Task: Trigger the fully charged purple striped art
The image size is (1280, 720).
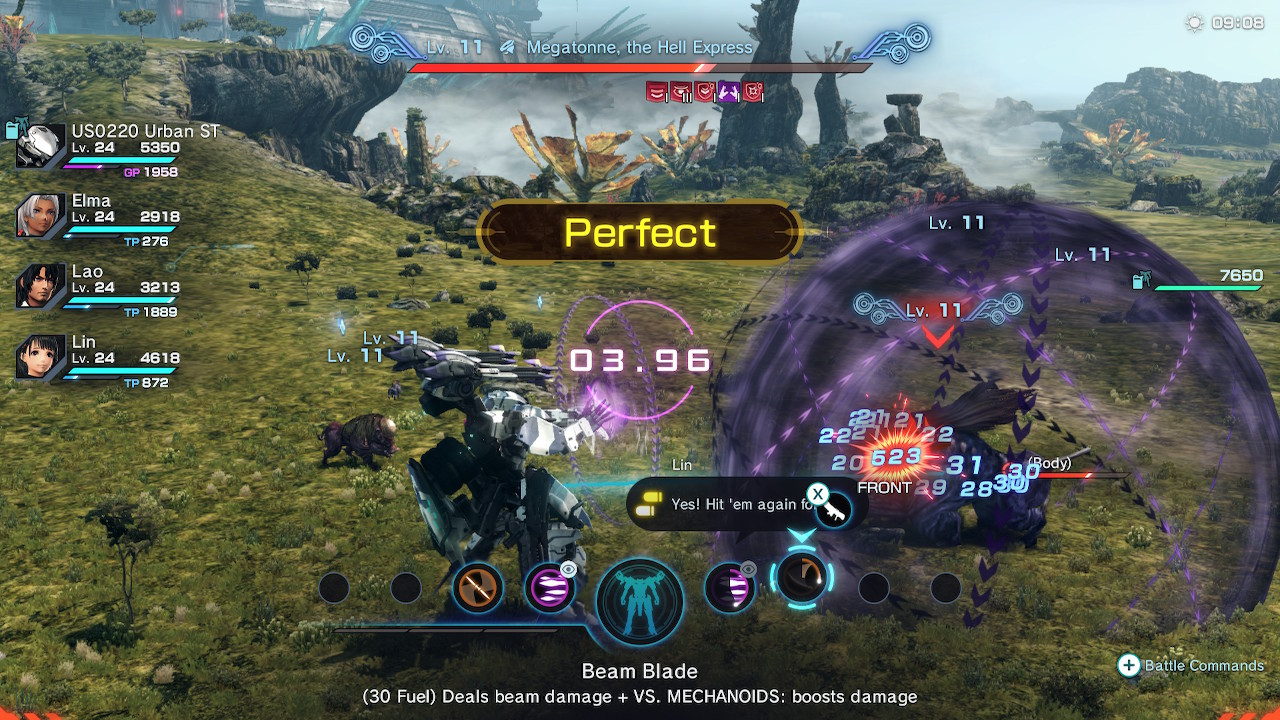Action: [549, 588]
